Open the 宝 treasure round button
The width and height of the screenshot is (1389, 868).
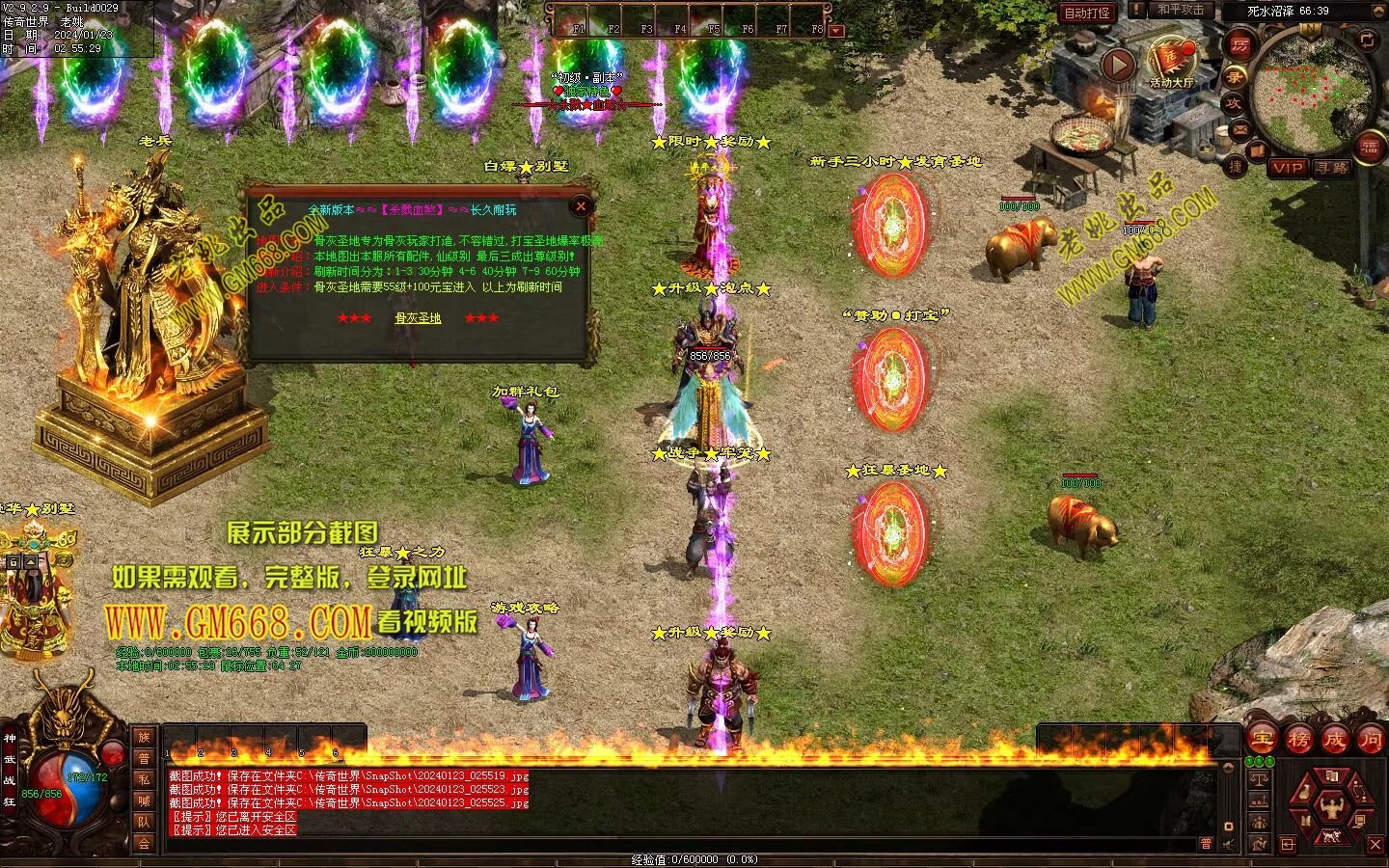pos(1262,739)
